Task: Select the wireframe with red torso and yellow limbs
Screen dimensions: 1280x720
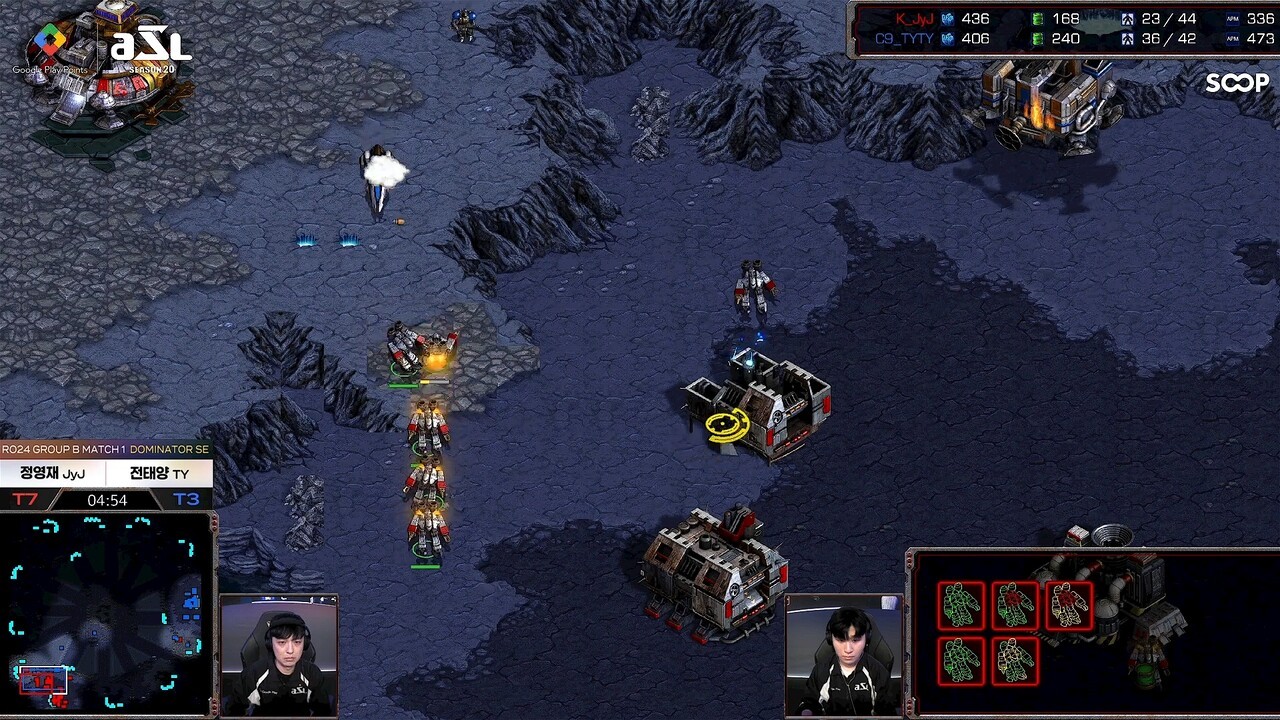Action: pos(1069,605)
